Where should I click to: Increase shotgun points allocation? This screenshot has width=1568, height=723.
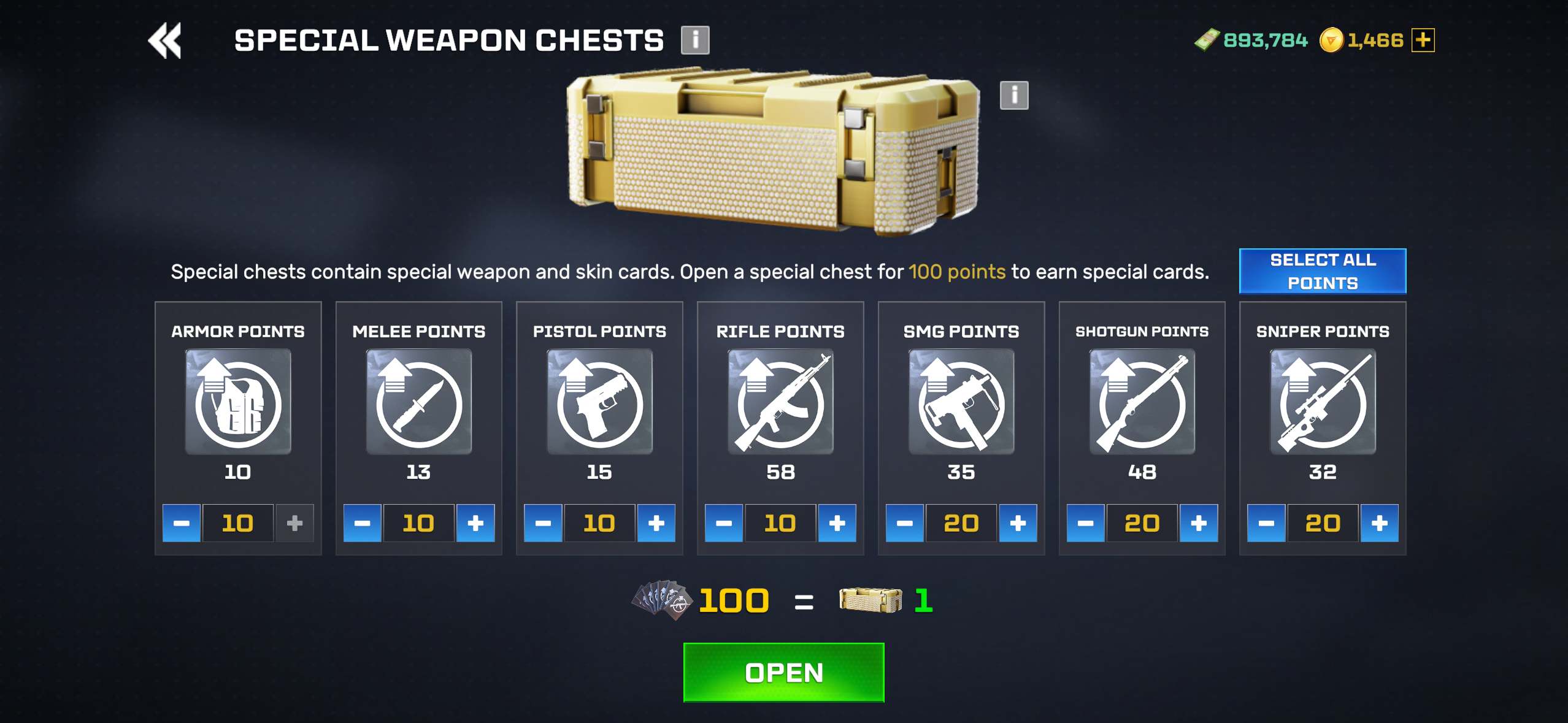pos(1198,523)
